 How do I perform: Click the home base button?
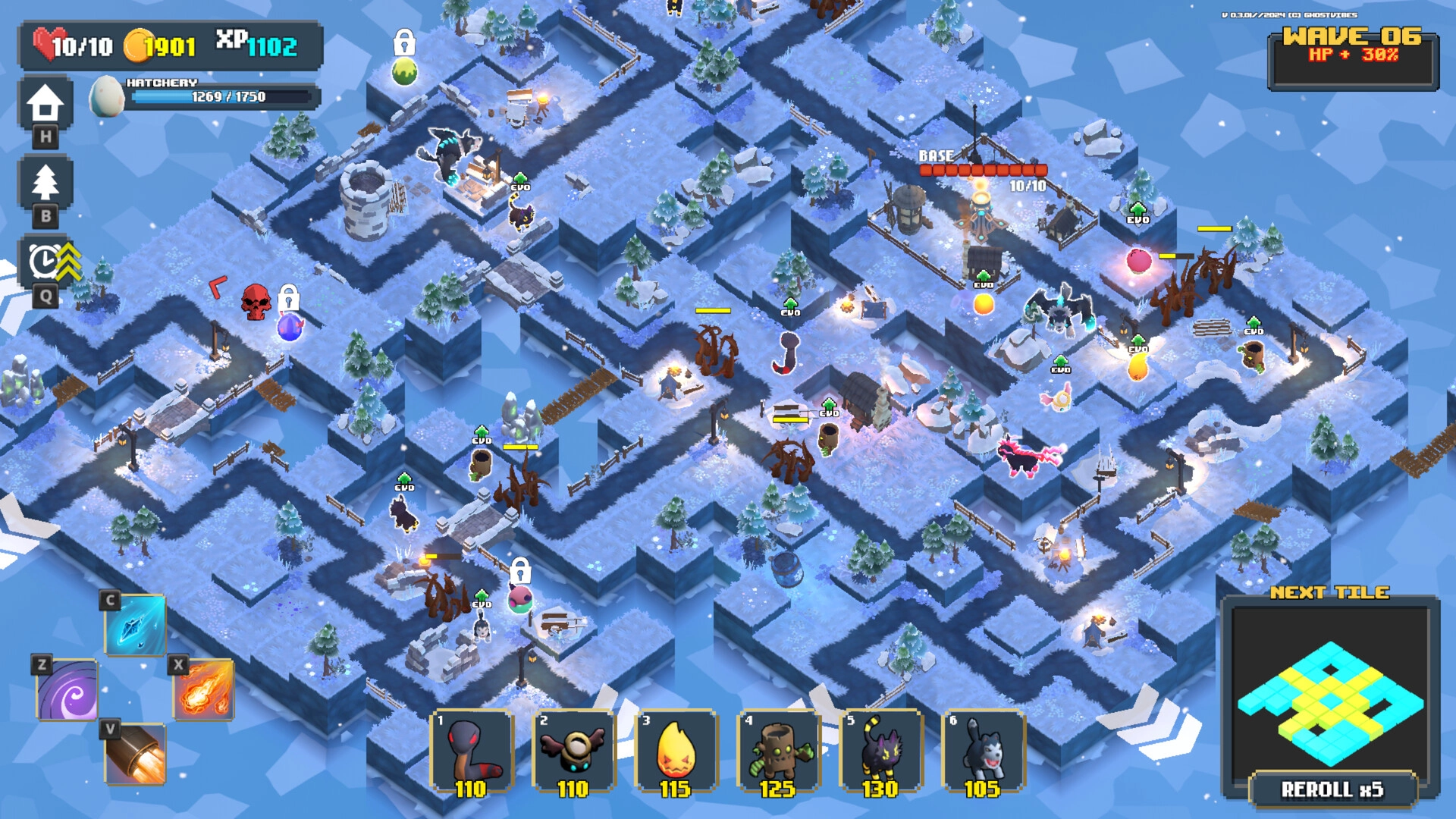pyautogui.click(x=45, y=104)
